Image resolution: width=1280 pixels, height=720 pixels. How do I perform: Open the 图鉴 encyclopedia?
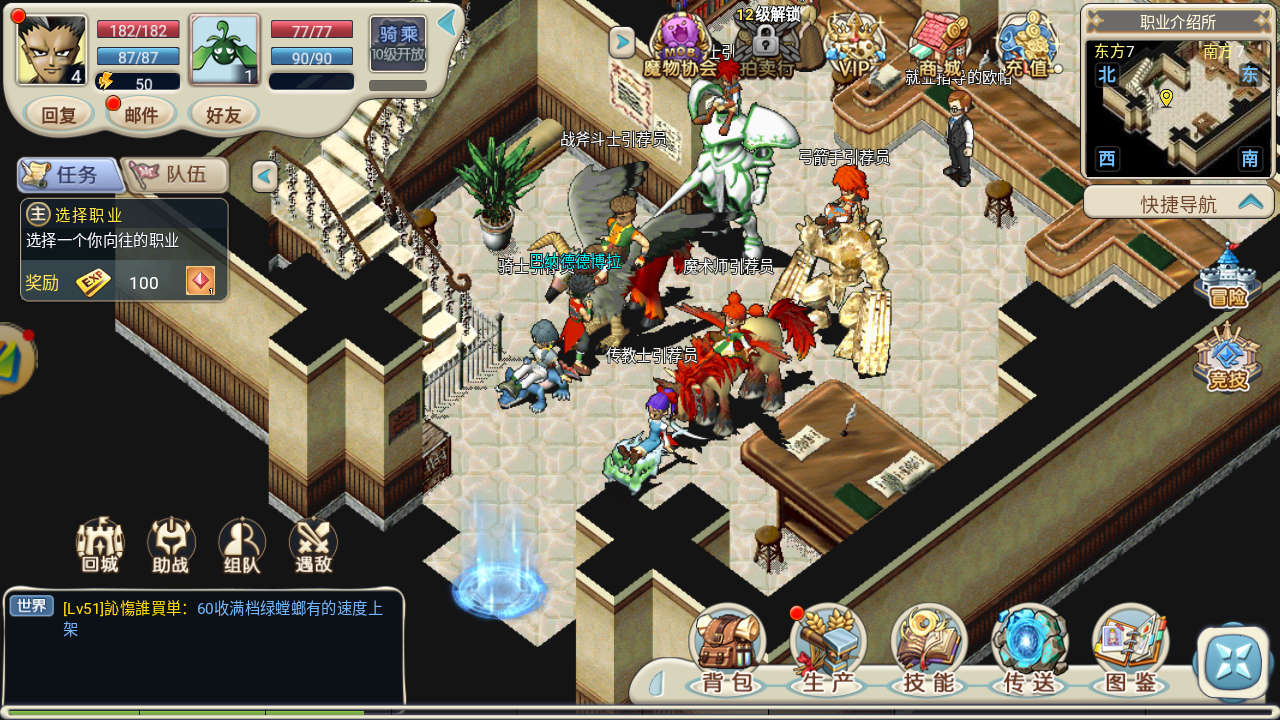coord(1130,650)
